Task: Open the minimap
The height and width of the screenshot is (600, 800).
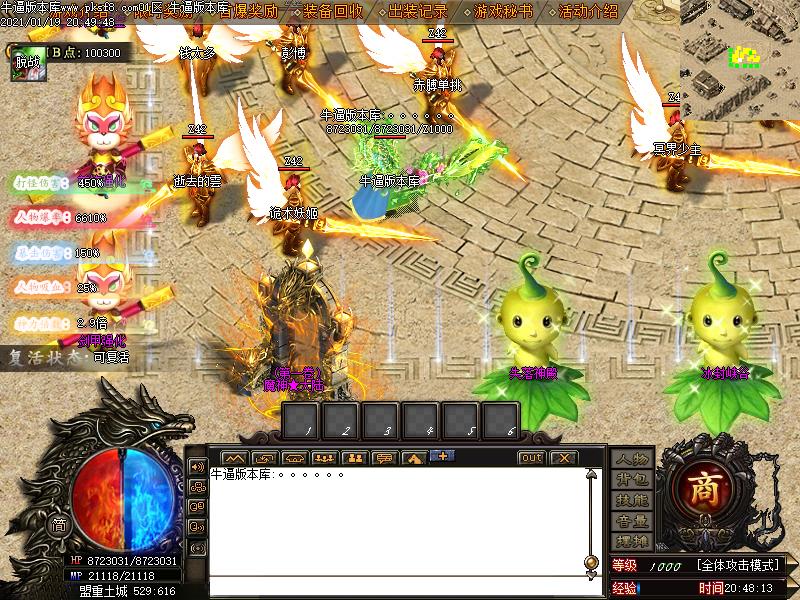Action: (740, 60)
